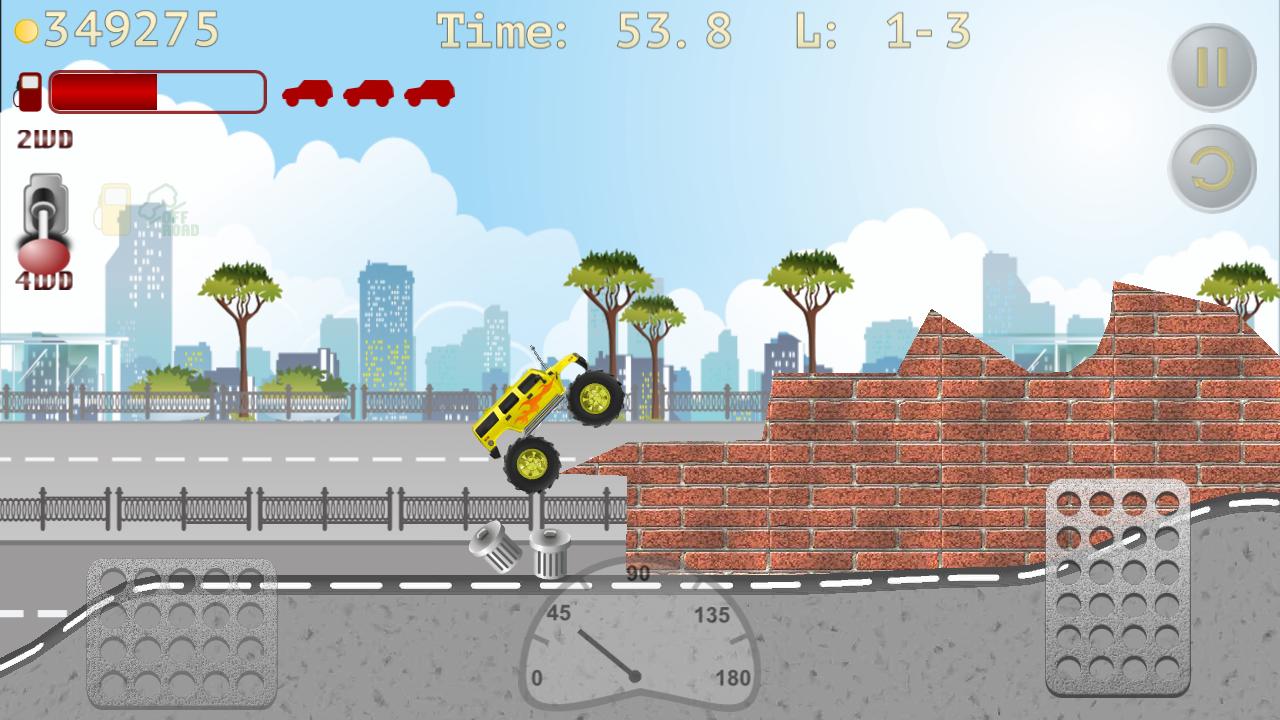Select the third red truck life icon
1280x720 pixels.
427,93
